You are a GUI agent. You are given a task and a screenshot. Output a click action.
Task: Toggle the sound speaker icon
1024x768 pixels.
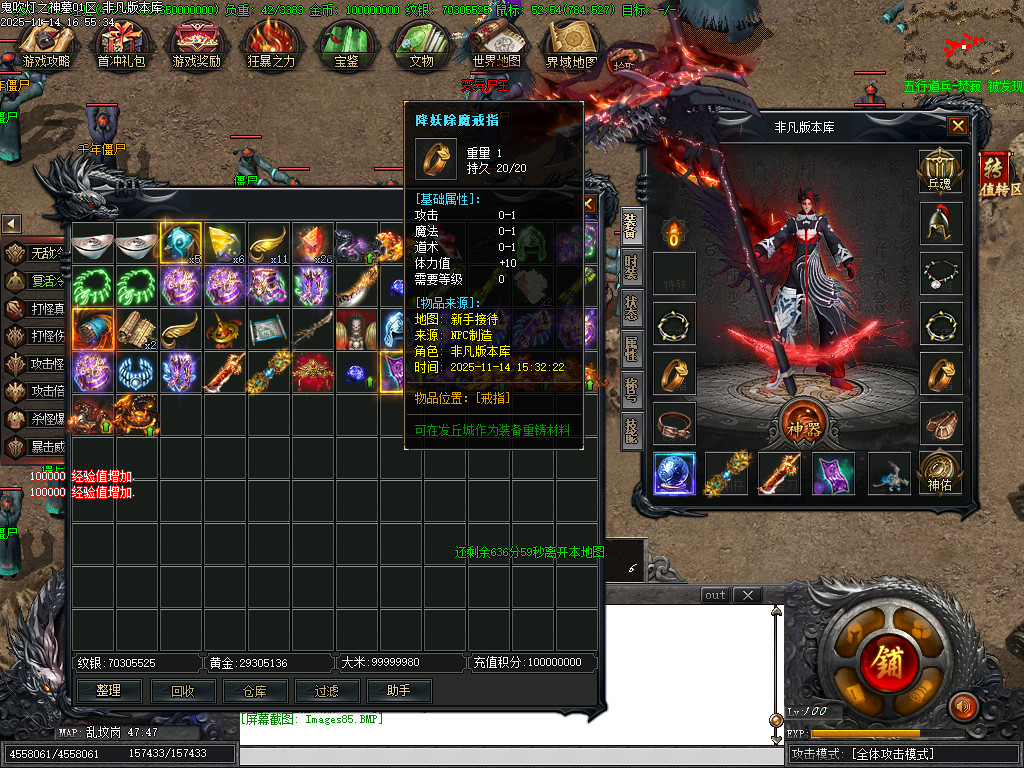963,706
